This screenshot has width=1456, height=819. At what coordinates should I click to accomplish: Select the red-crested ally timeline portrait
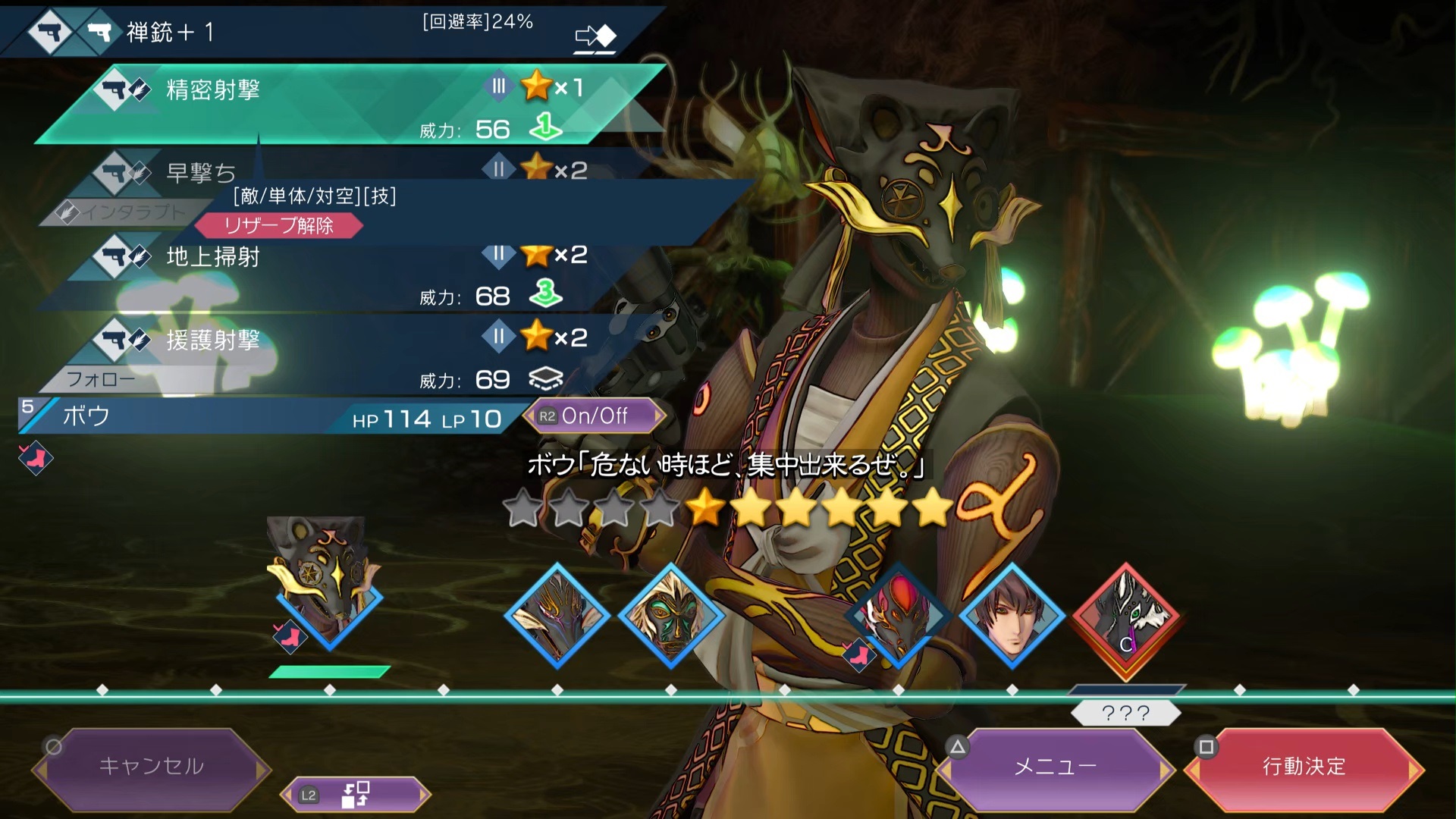(x=899, y=616)
